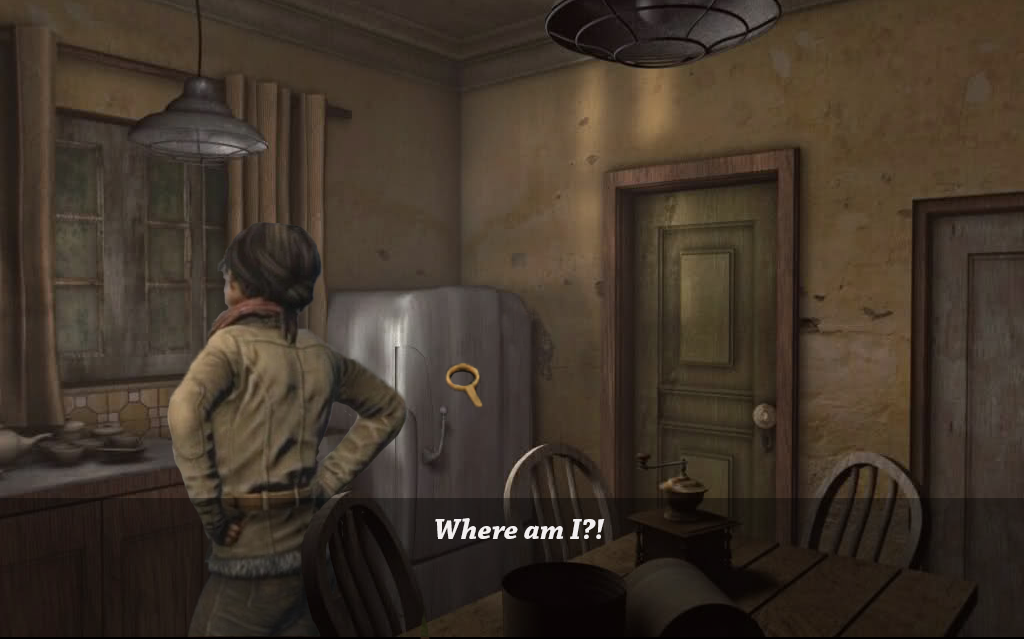
Task: Click the yellow magnifying glass examine icon
Action: (x=462, y=380)
